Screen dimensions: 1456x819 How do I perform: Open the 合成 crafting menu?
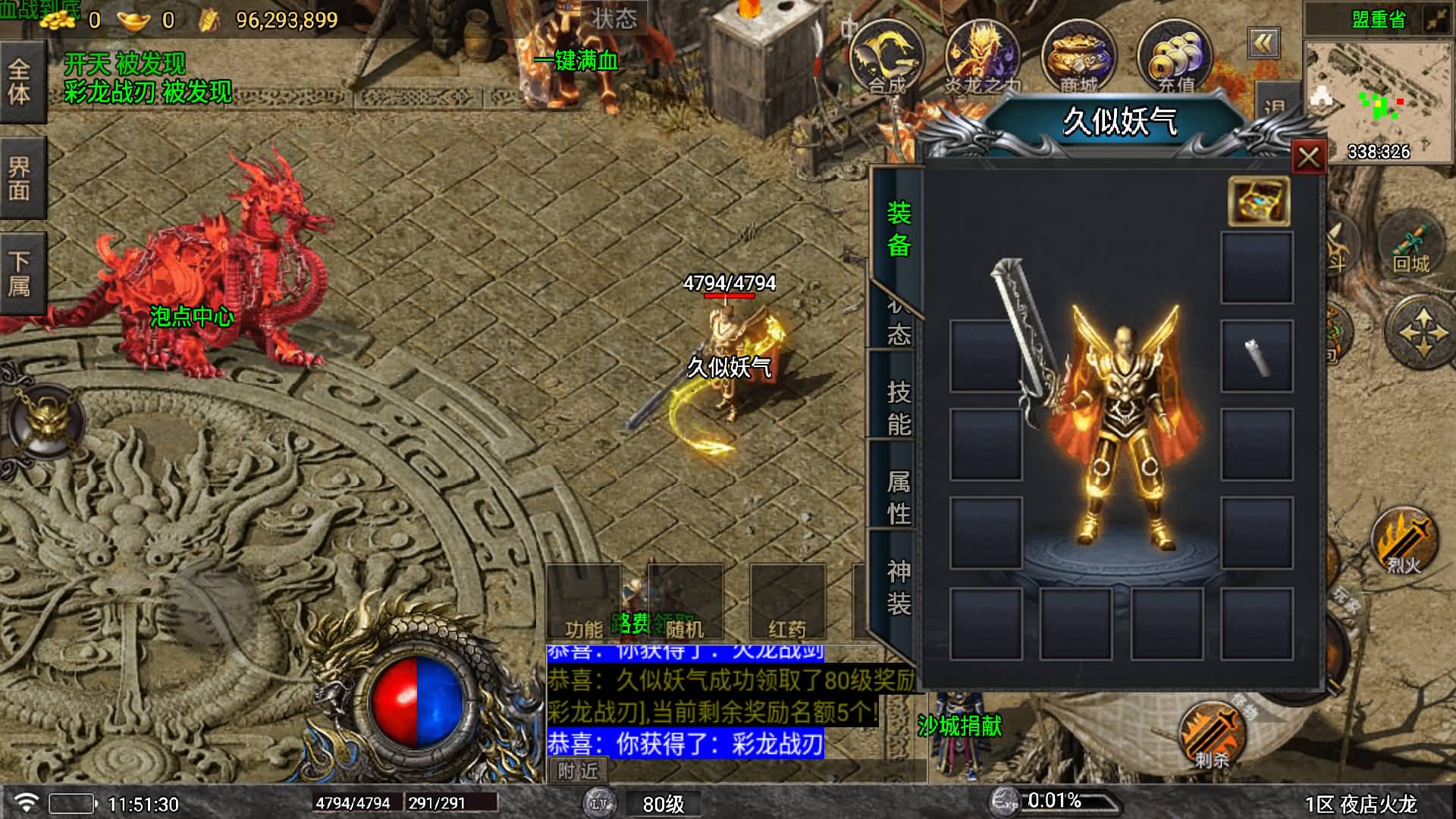[886, 58]
